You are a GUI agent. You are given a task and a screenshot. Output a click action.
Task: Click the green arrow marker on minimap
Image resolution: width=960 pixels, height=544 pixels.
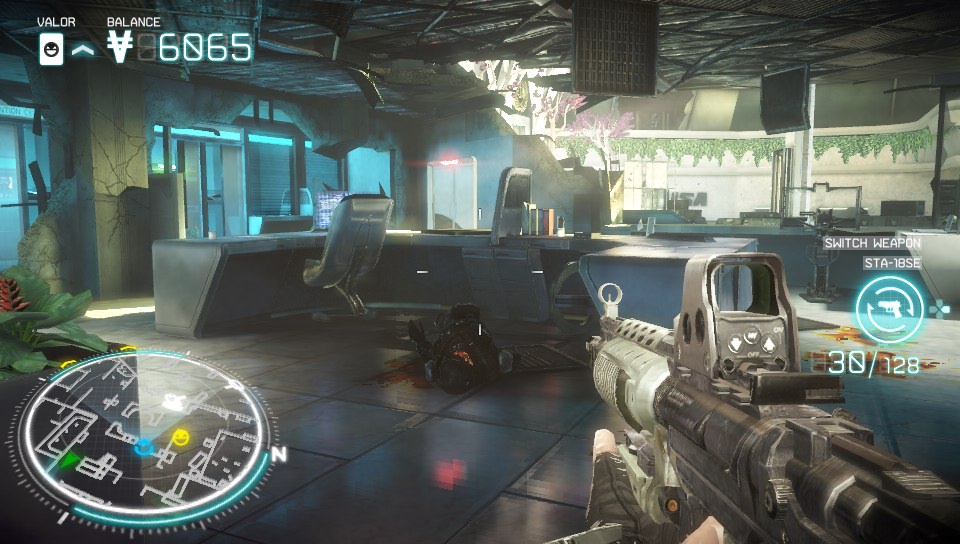pos(69,461)
